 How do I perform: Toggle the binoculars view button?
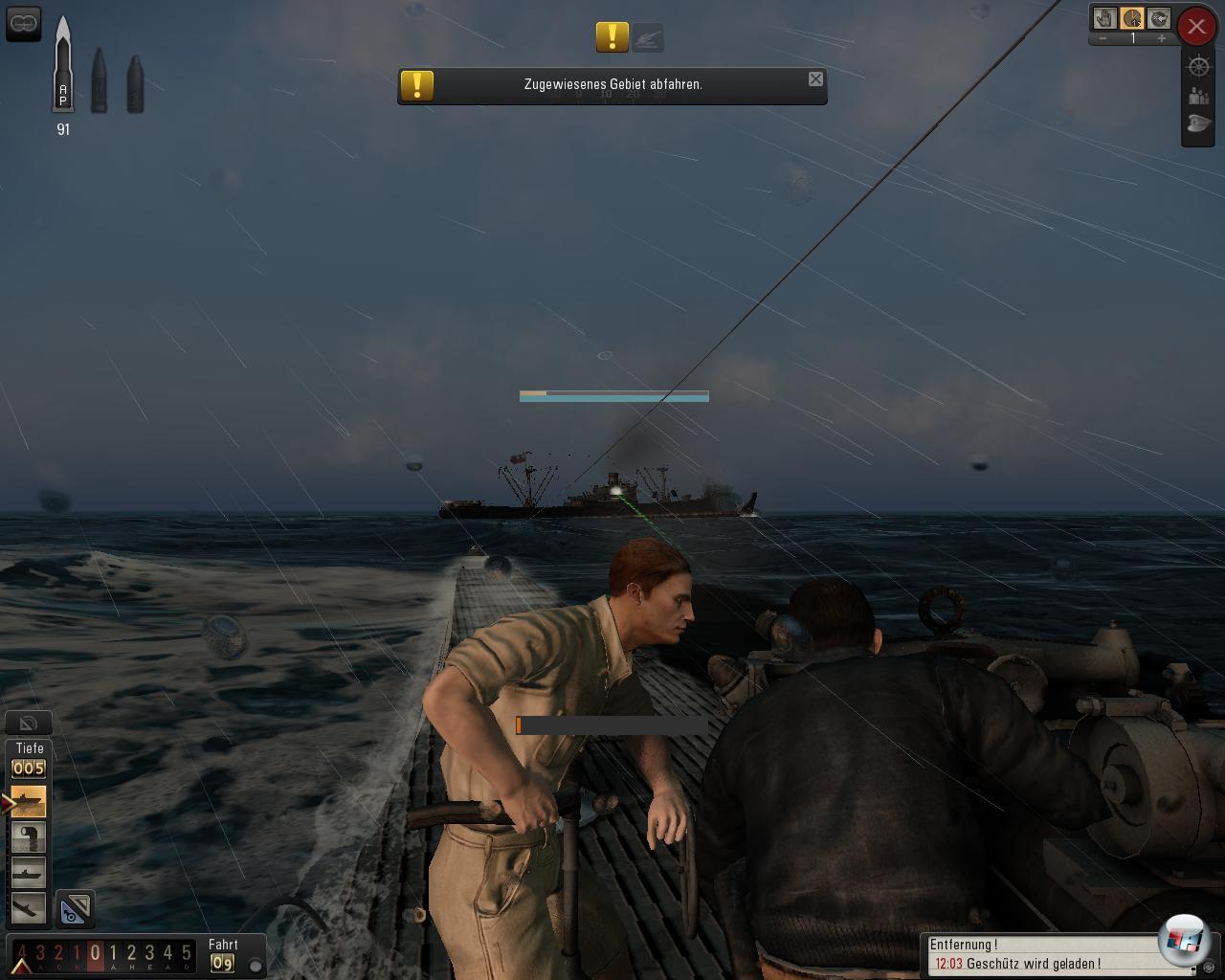click(x=23, y=21)
